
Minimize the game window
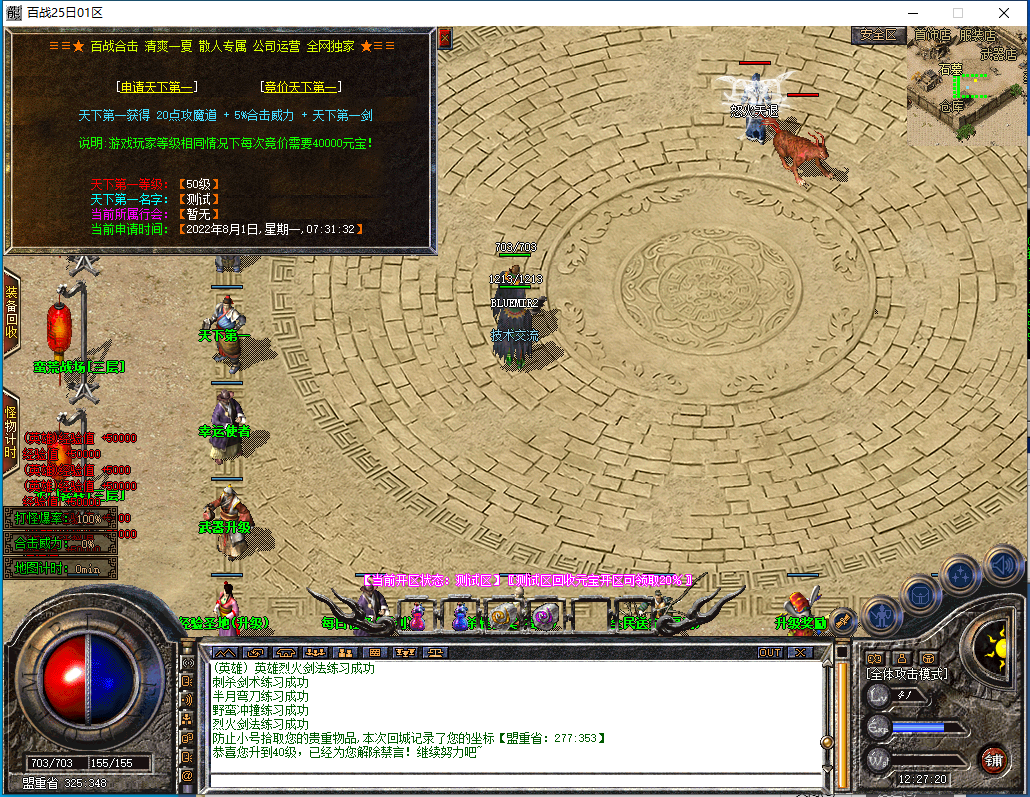pyautogui.click(x=913, y=13)
